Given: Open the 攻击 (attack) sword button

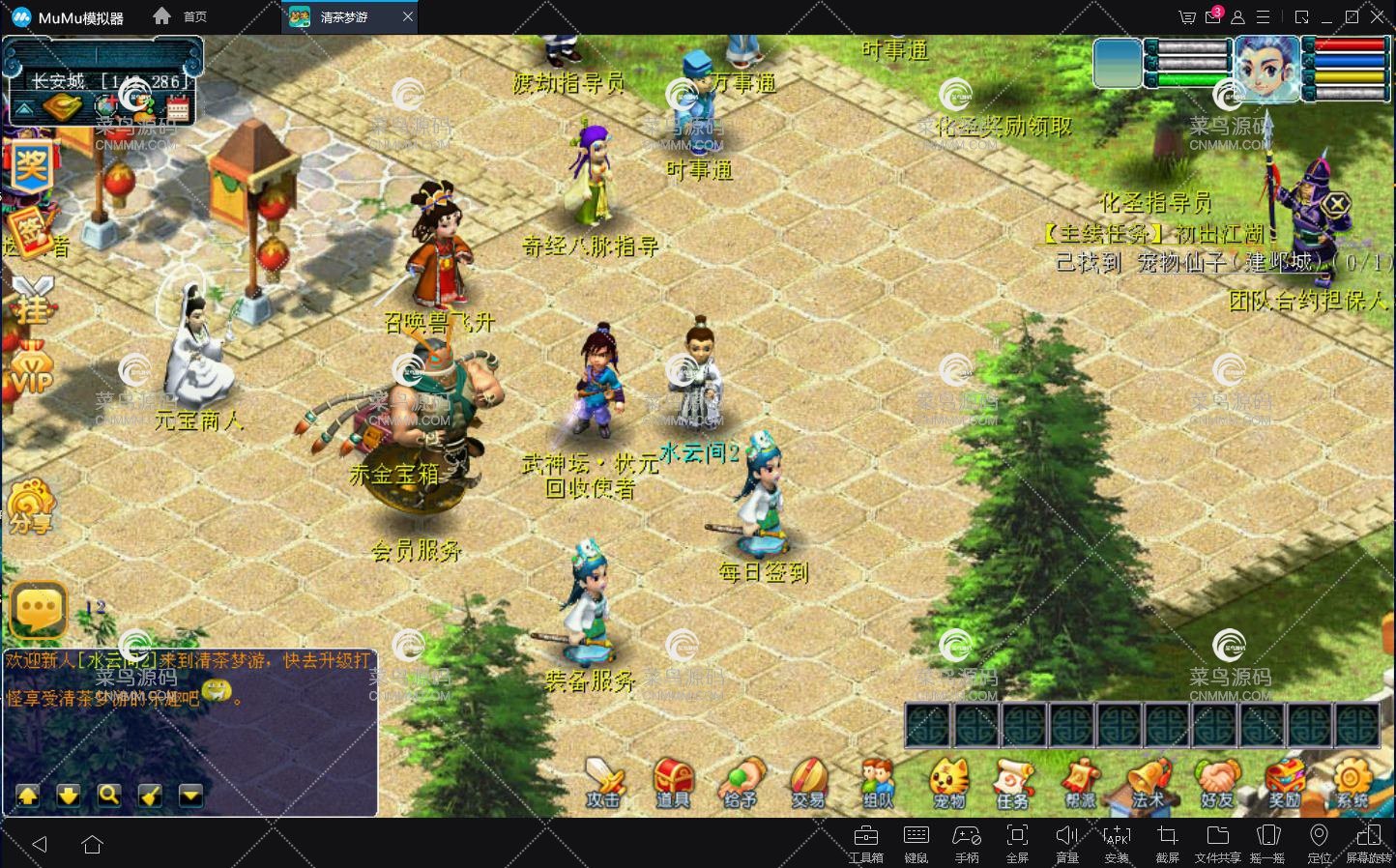Looking at the screenshot, I should point(603,782).
